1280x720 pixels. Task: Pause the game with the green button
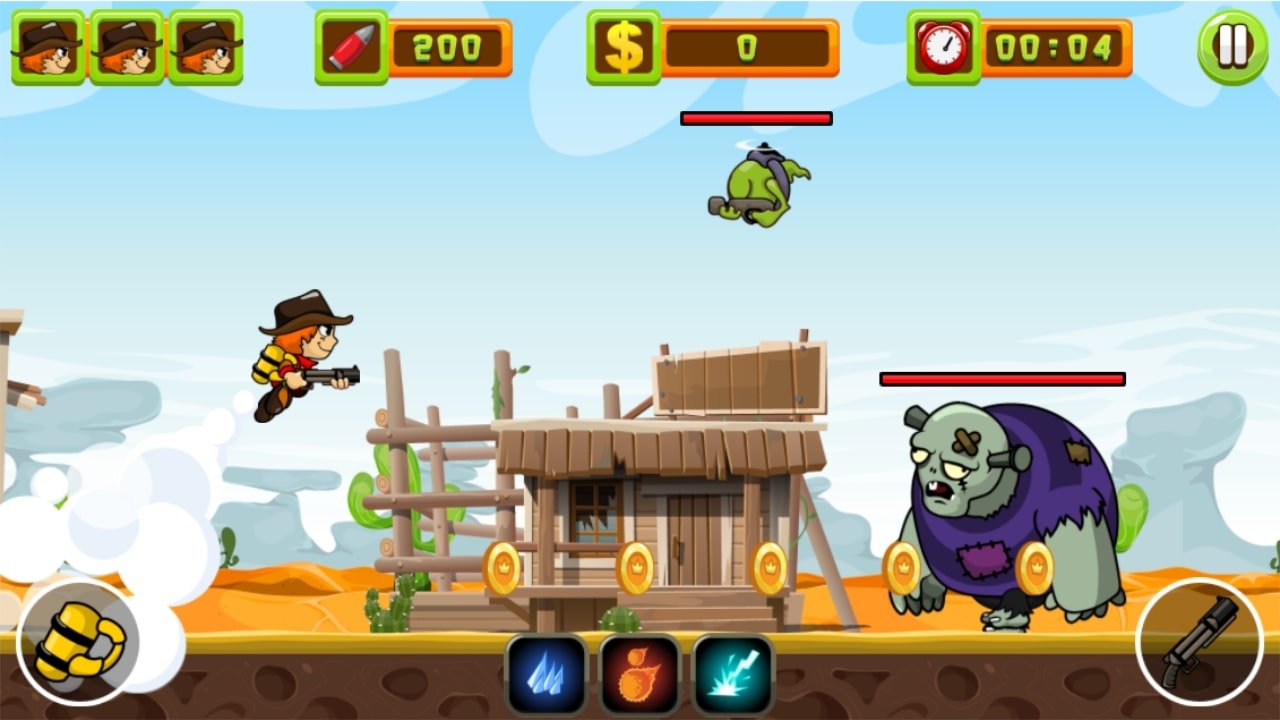pos(1232,47)
